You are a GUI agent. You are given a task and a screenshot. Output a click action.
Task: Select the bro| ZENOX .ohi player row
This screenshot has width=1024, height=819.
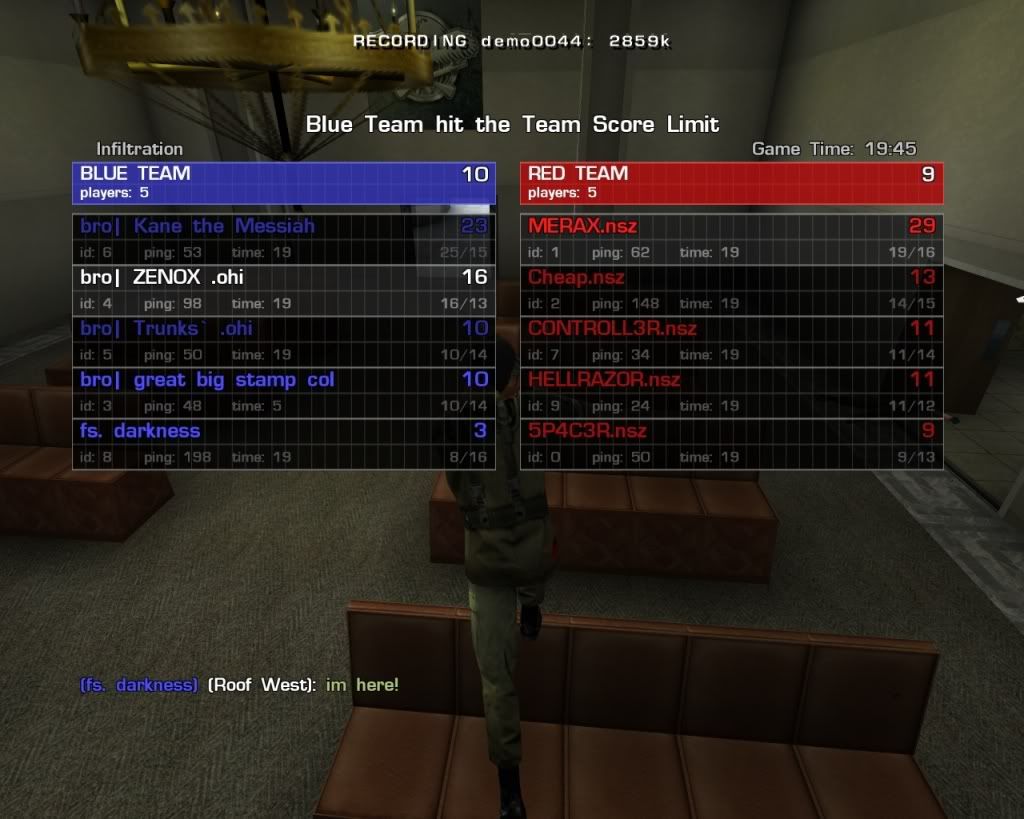pos(283,290)
